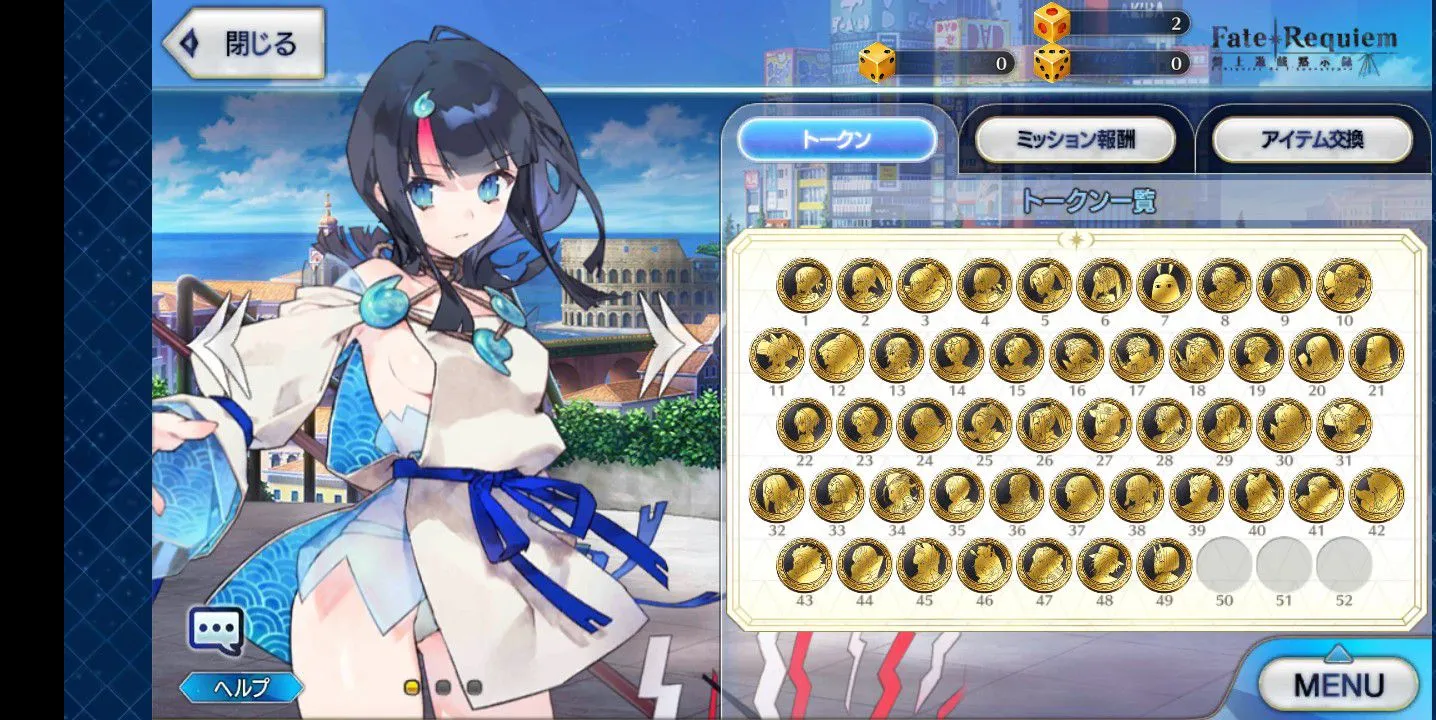Choose gold token number 10
This screenshot has width=1436, height=720.
(1344, 285)
